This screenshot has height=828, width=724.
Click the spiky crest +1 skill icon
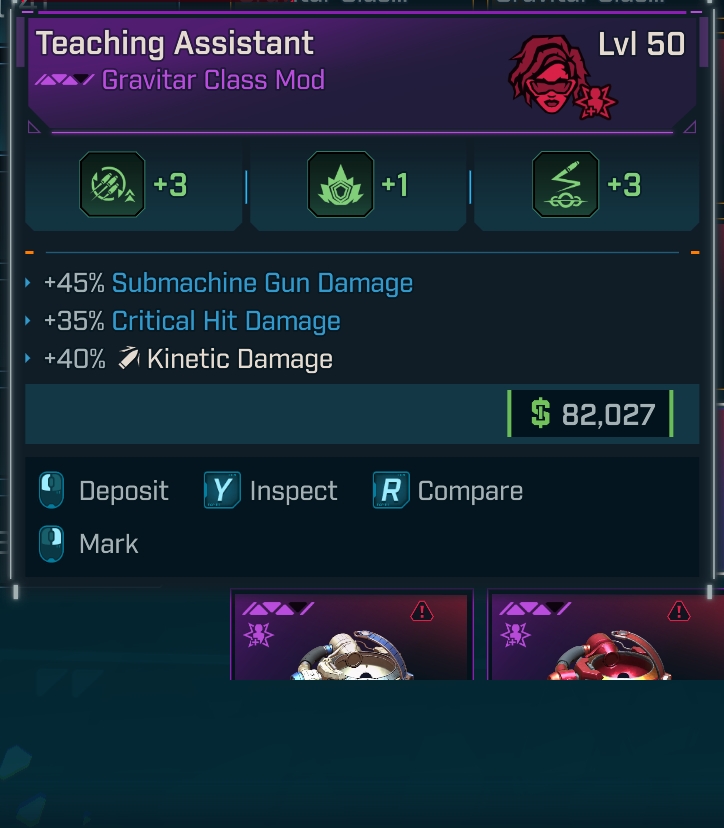(x=340, y=185)
